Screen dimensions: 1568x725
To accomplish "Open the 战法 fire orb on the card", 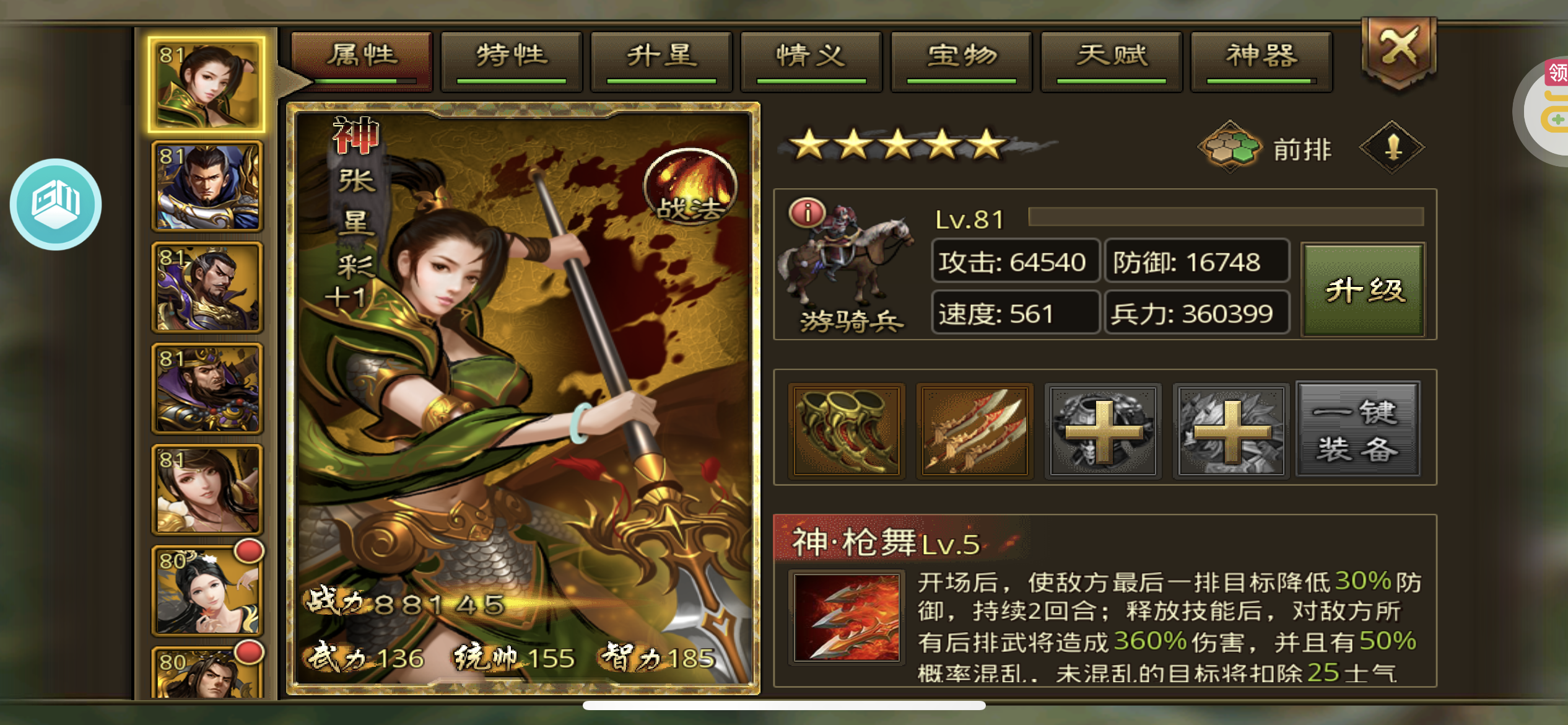I will tap(690, 187).
